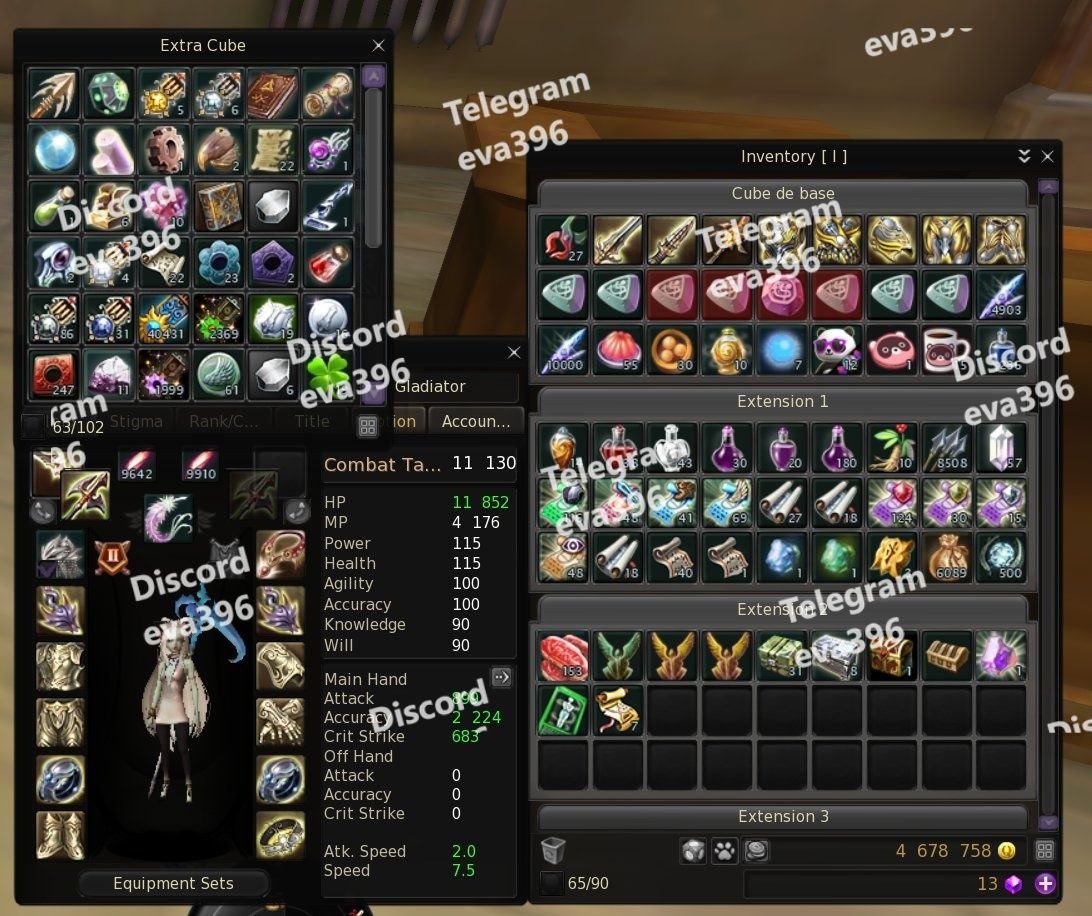Switch to the Account tab
Viewport: 1092px width, 916px height.
476,422
